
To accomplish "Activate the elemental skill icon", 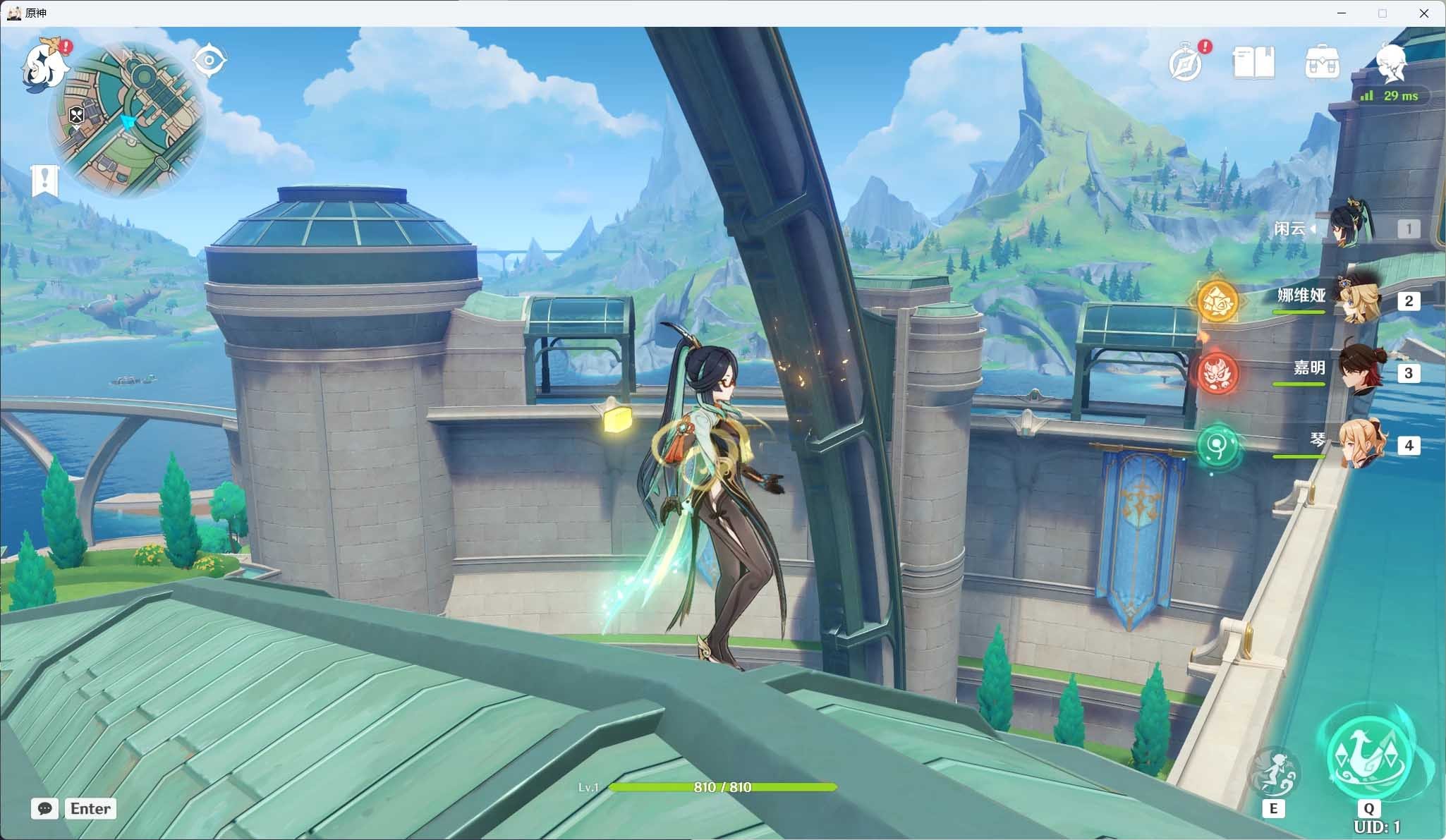I will (x=1273, y=774).
